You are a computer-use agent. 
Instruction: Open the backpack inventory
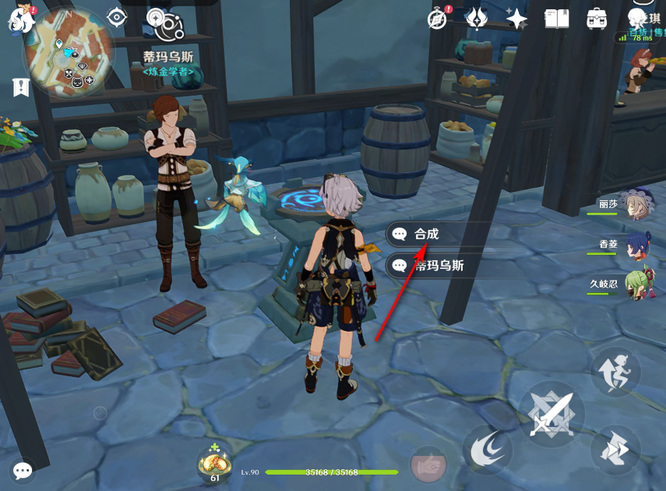597,18
